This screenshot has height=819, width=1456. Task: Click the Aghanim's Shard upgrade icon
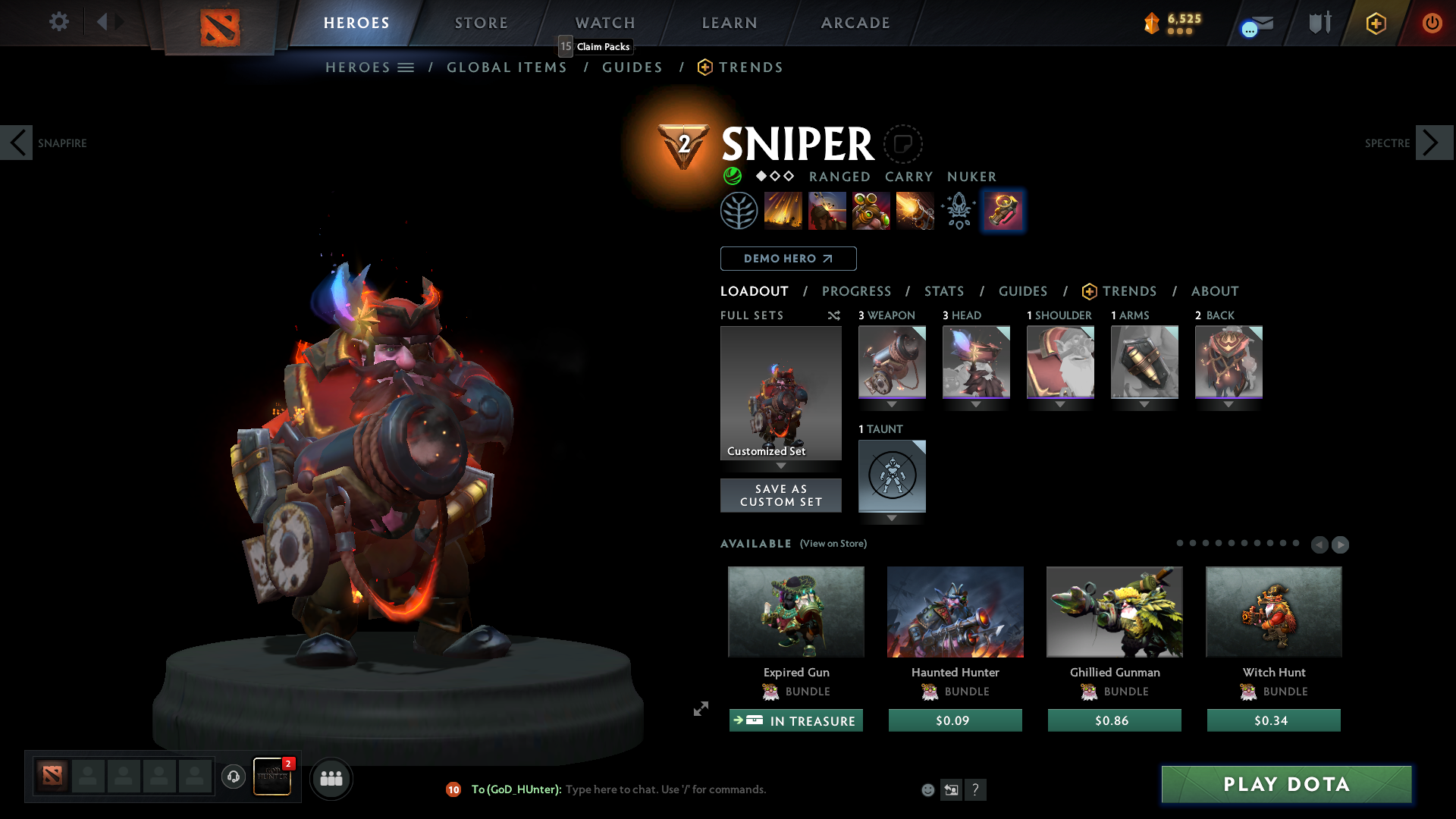point(1003,210)
